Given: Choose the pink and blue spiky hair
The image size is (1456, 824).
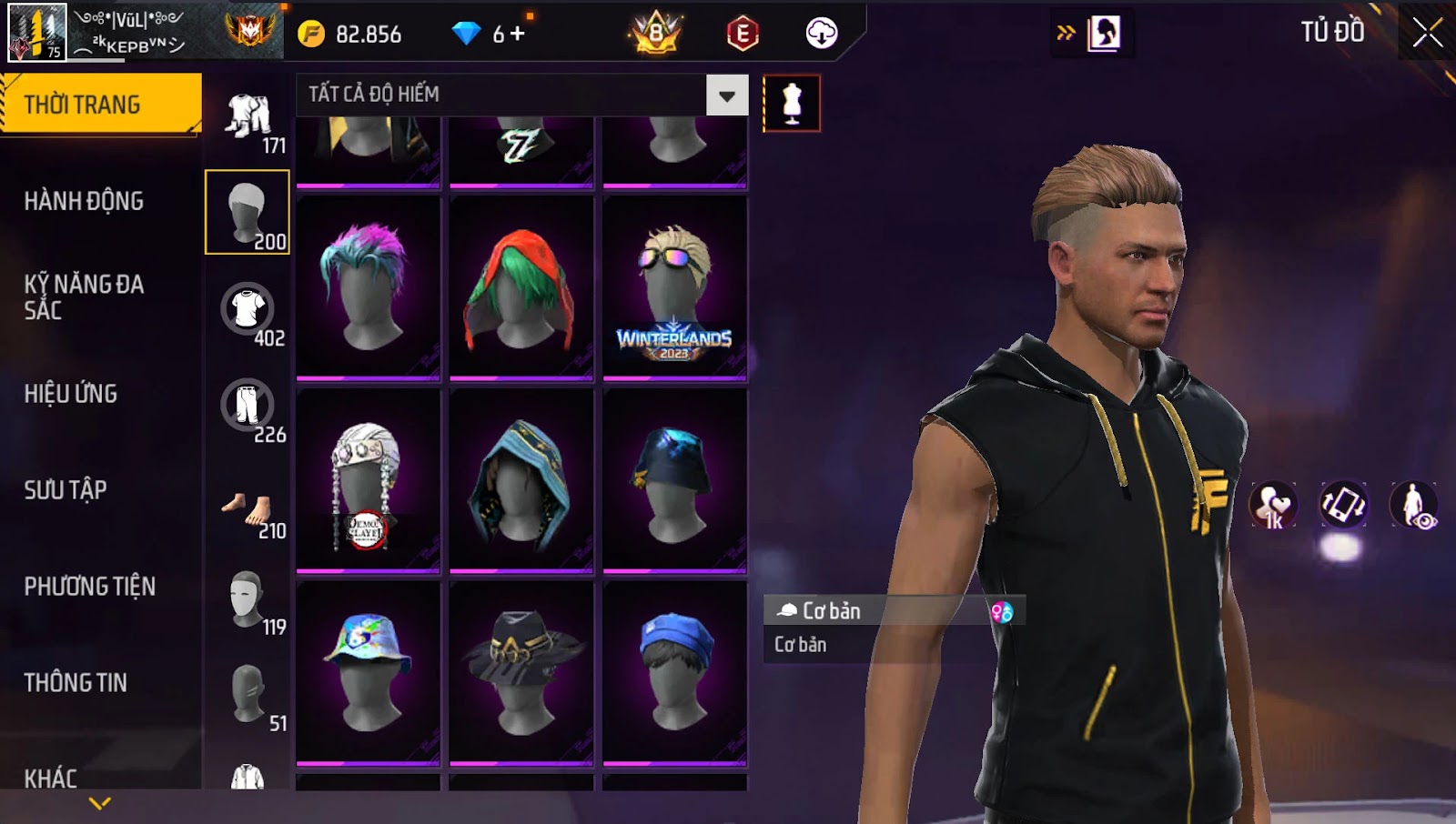Looking at the screenshot, I should pyautogui.click(x=368, y=286).
